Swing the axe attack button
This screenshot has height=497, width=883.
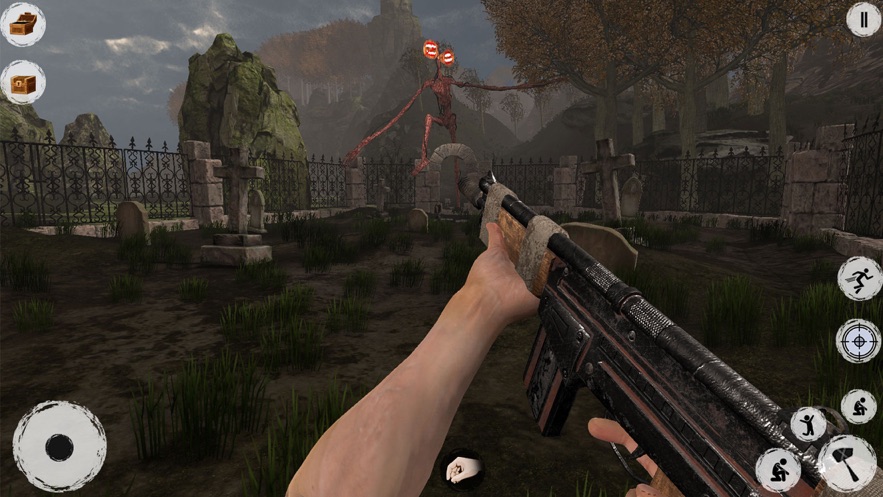click(x=846, y=462)
